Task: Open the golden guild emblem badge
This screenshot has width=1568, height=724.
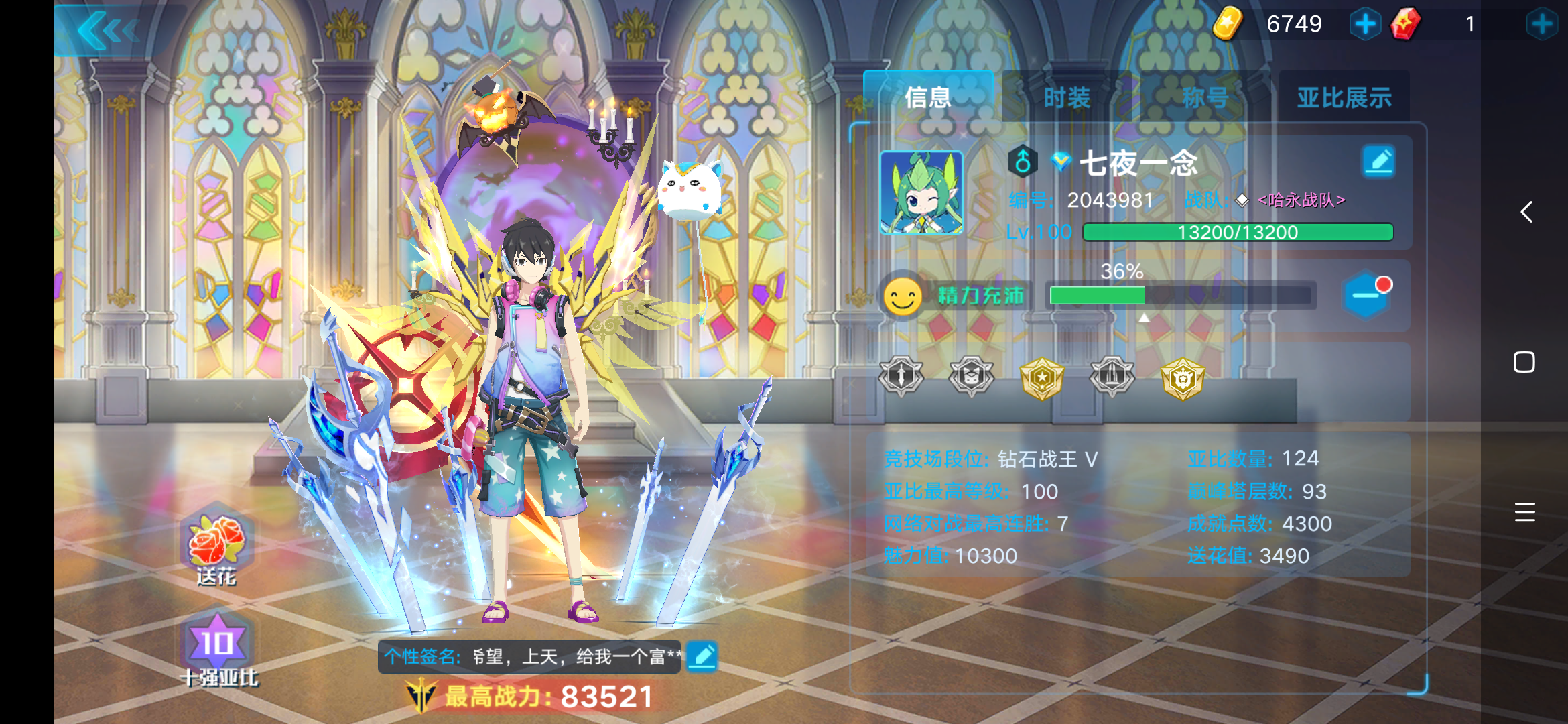Action: coord(1184,376)
